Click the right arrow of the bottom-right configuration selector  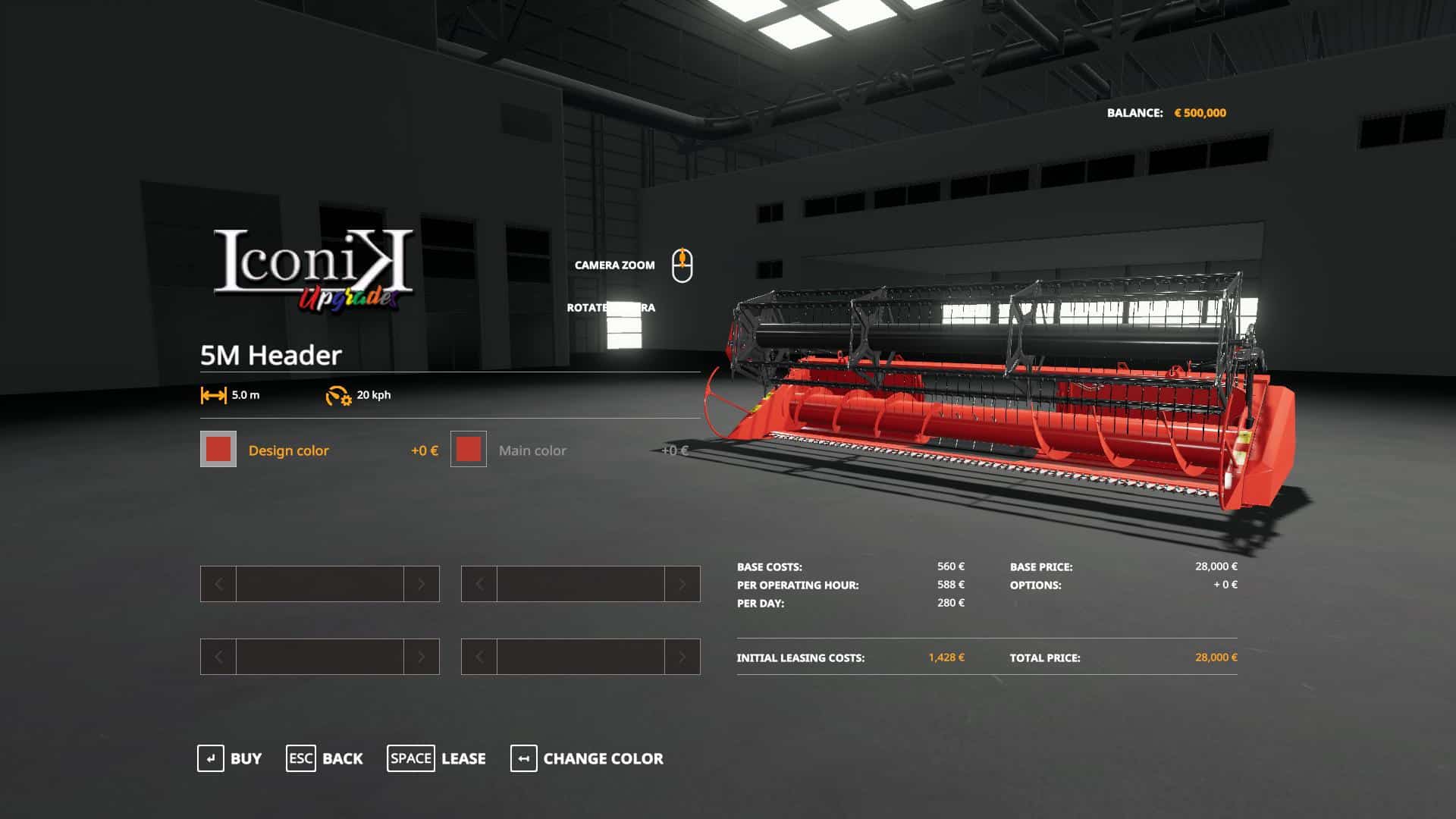[x=681, y=657]
